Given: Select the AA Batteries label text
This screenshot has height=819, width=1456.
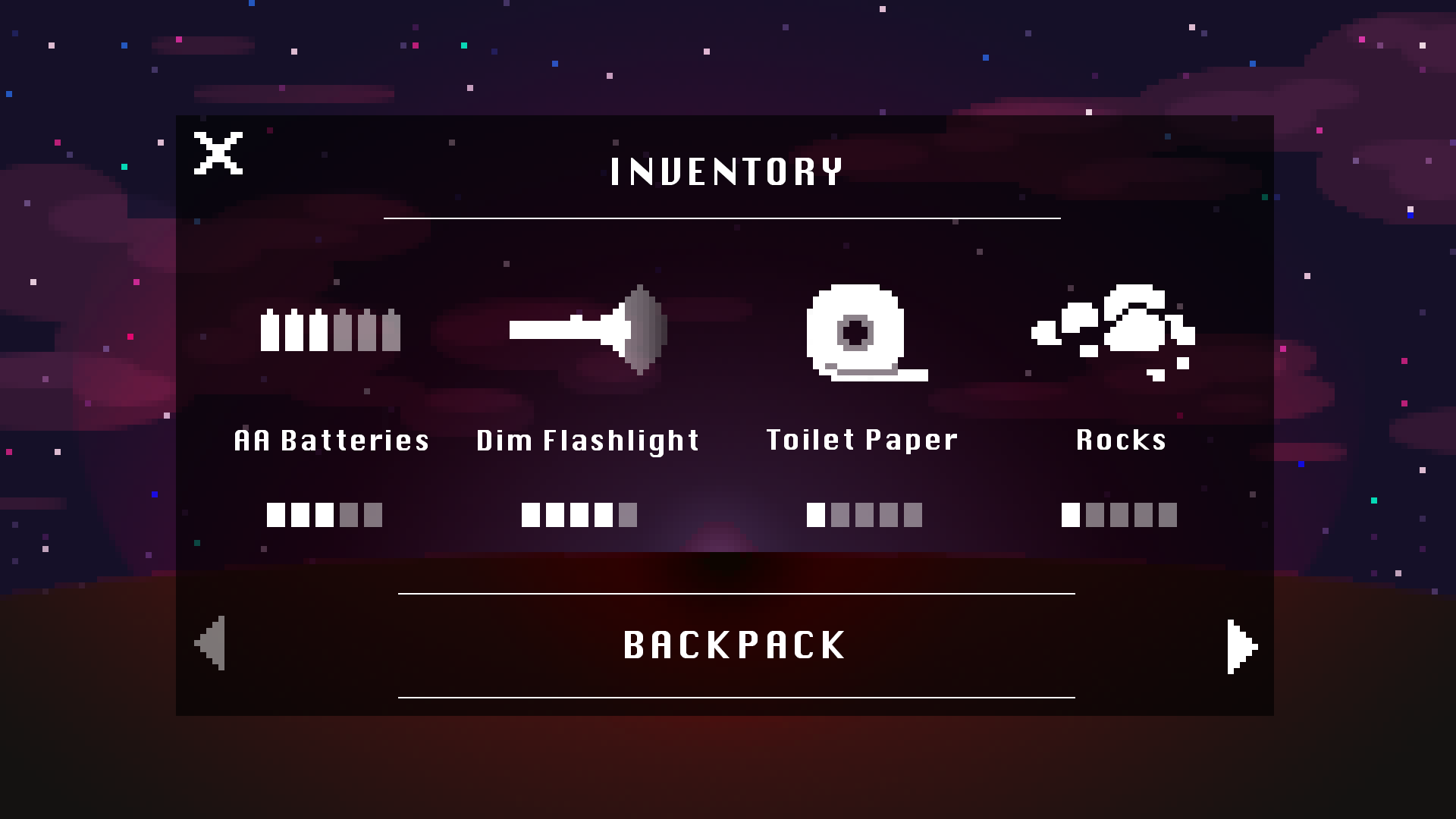Looking at the screenshot, I should (331, 440).
